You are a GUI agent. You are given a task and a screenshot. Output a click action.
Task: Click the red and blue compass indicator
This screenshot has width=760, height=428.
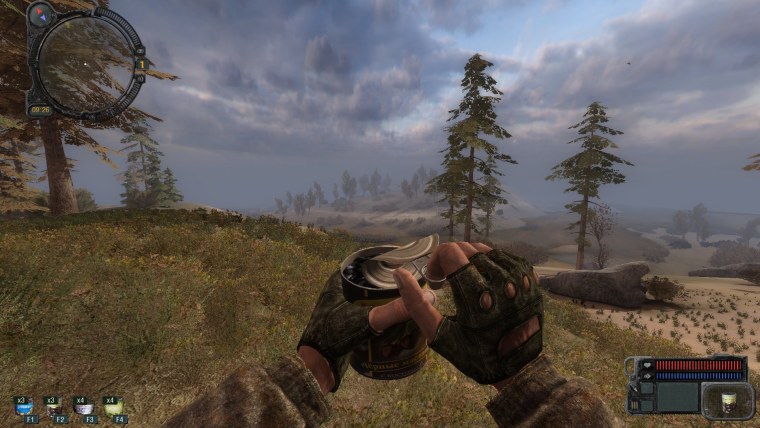[41, 15]
